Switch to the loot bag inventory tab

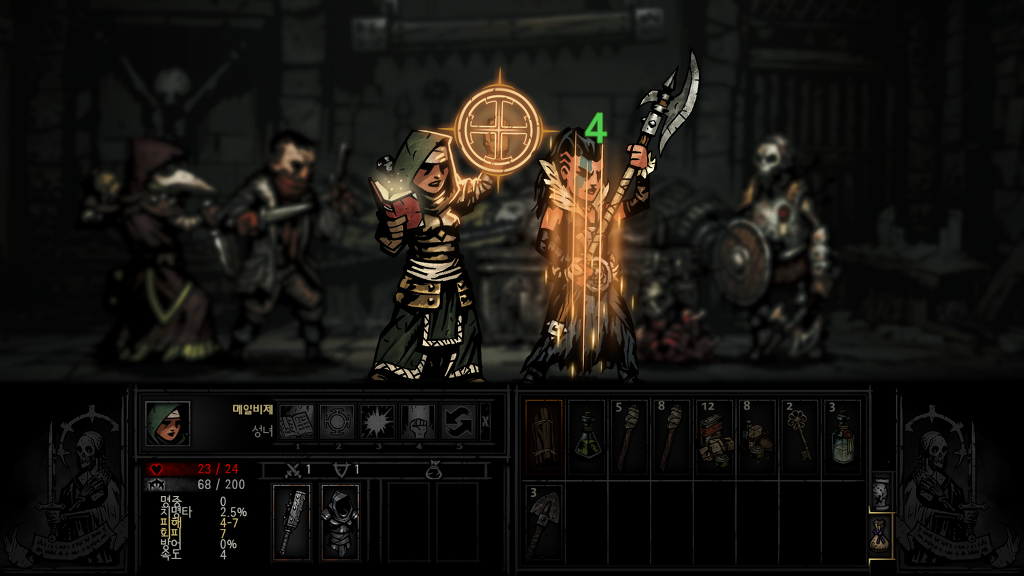pos(880,533)
